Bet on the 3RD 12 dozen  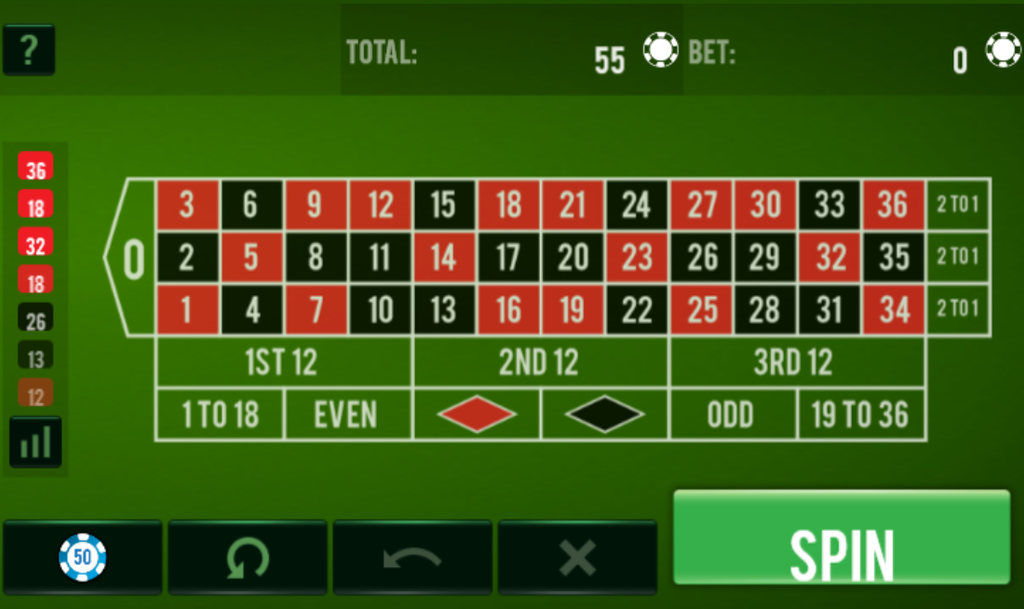[x=796, y=362]
